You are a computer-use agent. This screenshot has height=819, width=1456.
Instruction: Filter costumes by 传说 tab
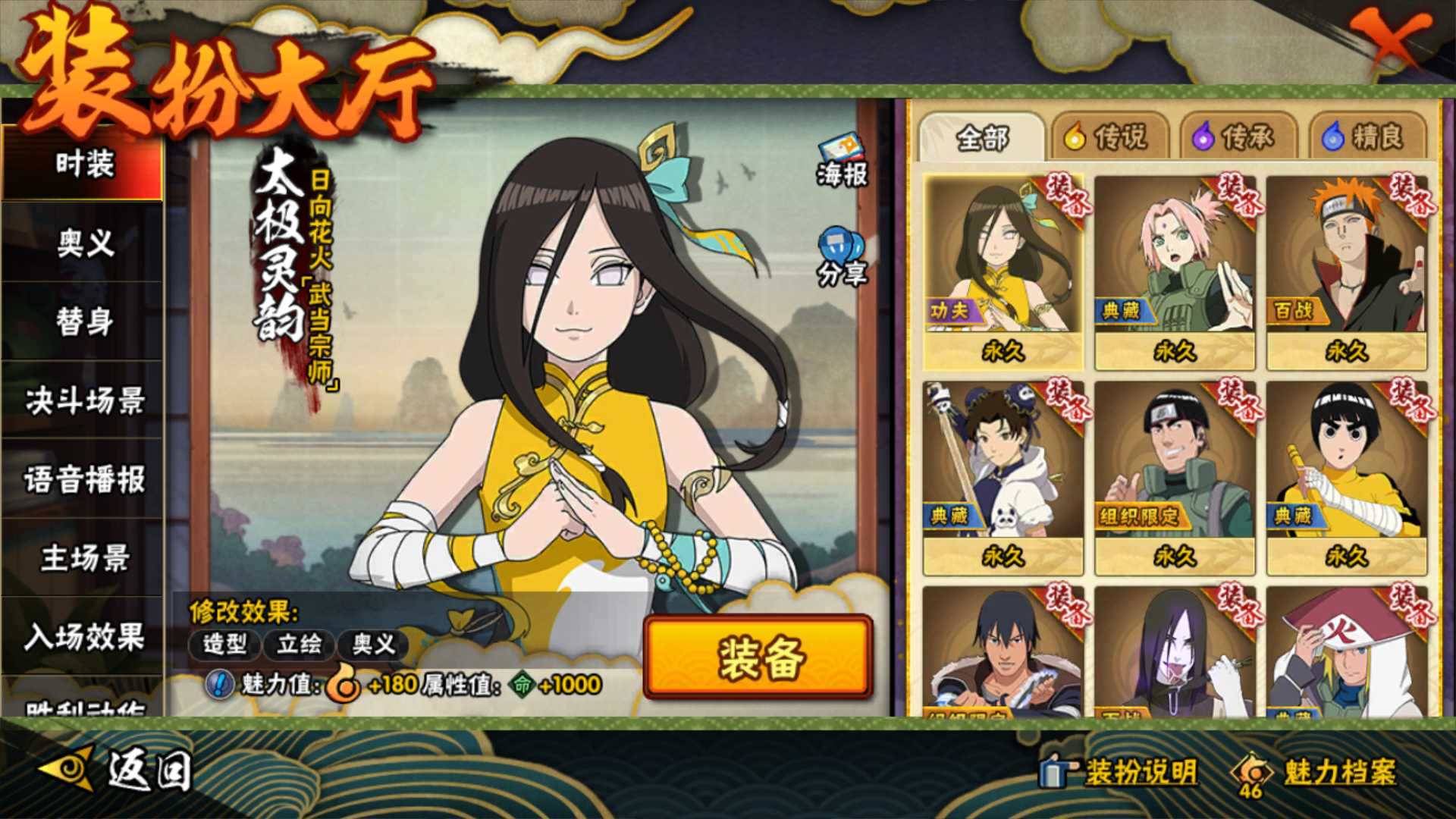click(1107, 138)
